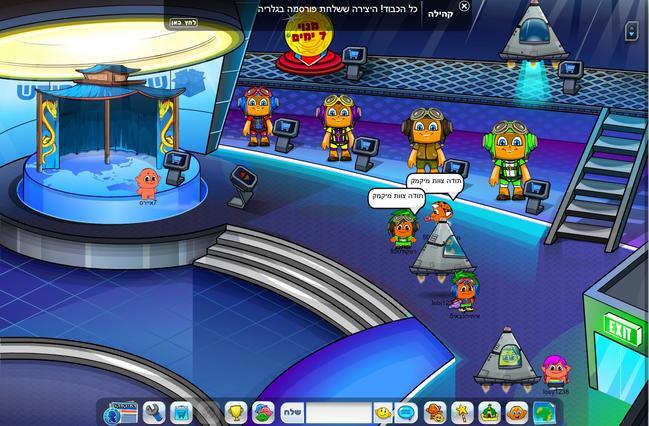
Task: Open the flower puzzle icon in toolbar
Action: point(262,411)
